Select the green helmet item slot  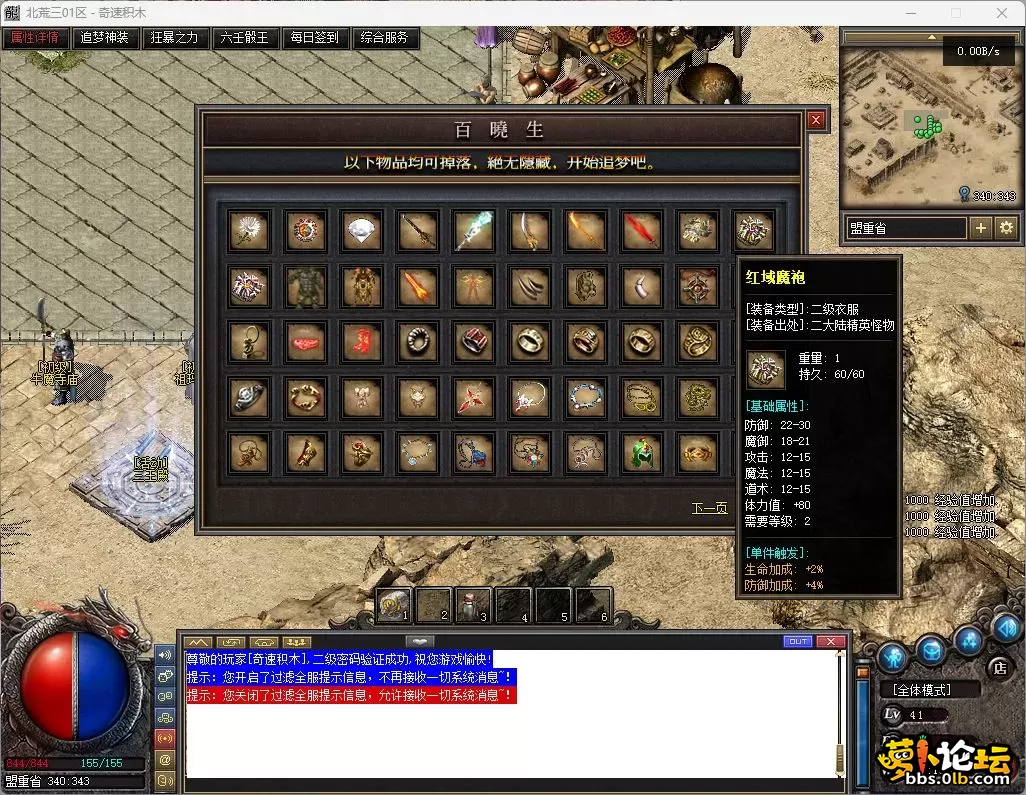click(x=639, y=453)
